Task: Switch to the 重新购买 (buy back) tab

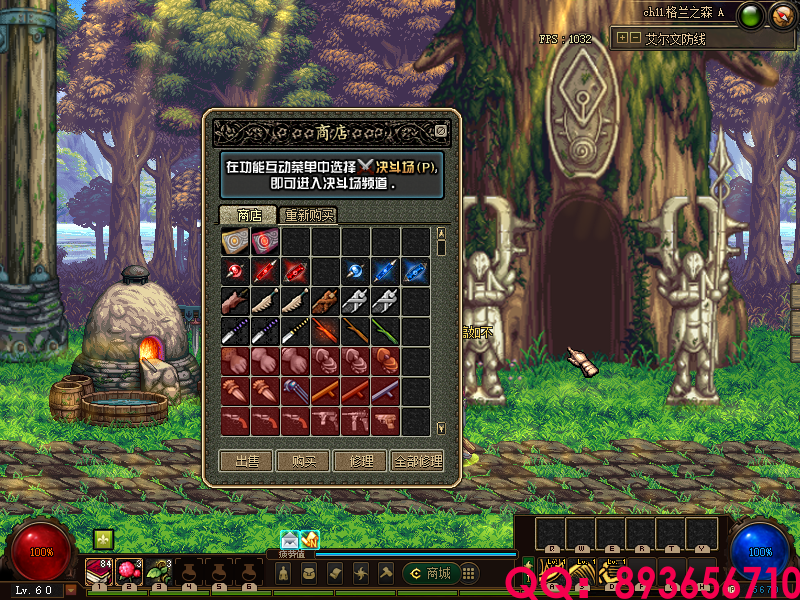Action: click(x=308, y=215)
